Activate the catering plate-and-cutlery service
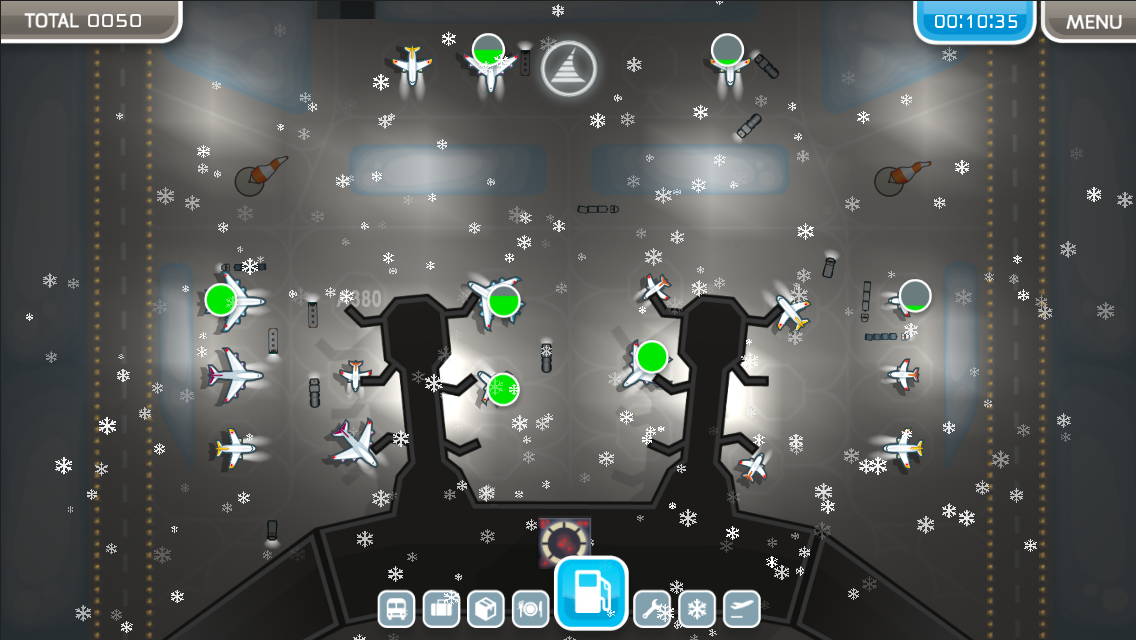This screenshot has height=640, width=1136. click(531, 608)
